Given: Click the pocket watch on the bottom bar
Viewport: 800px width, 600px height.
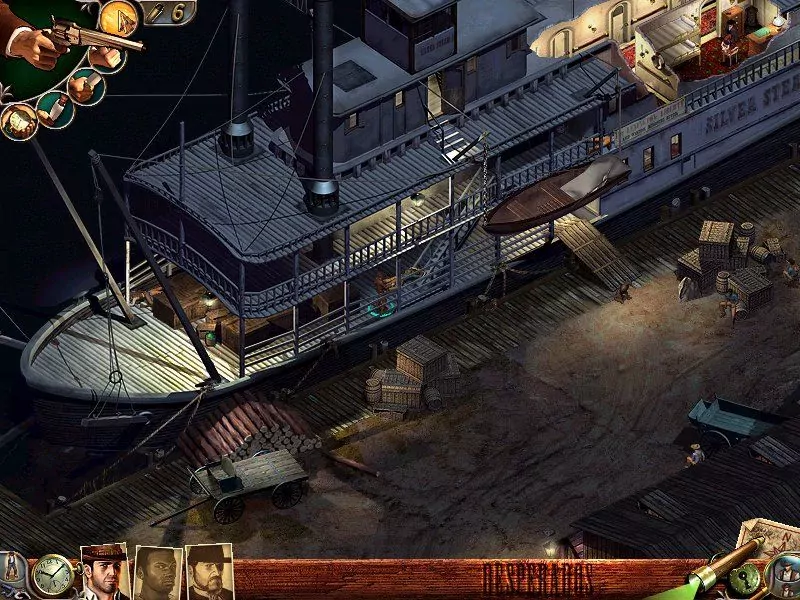Looking at the screenshot, I should 51,577.
